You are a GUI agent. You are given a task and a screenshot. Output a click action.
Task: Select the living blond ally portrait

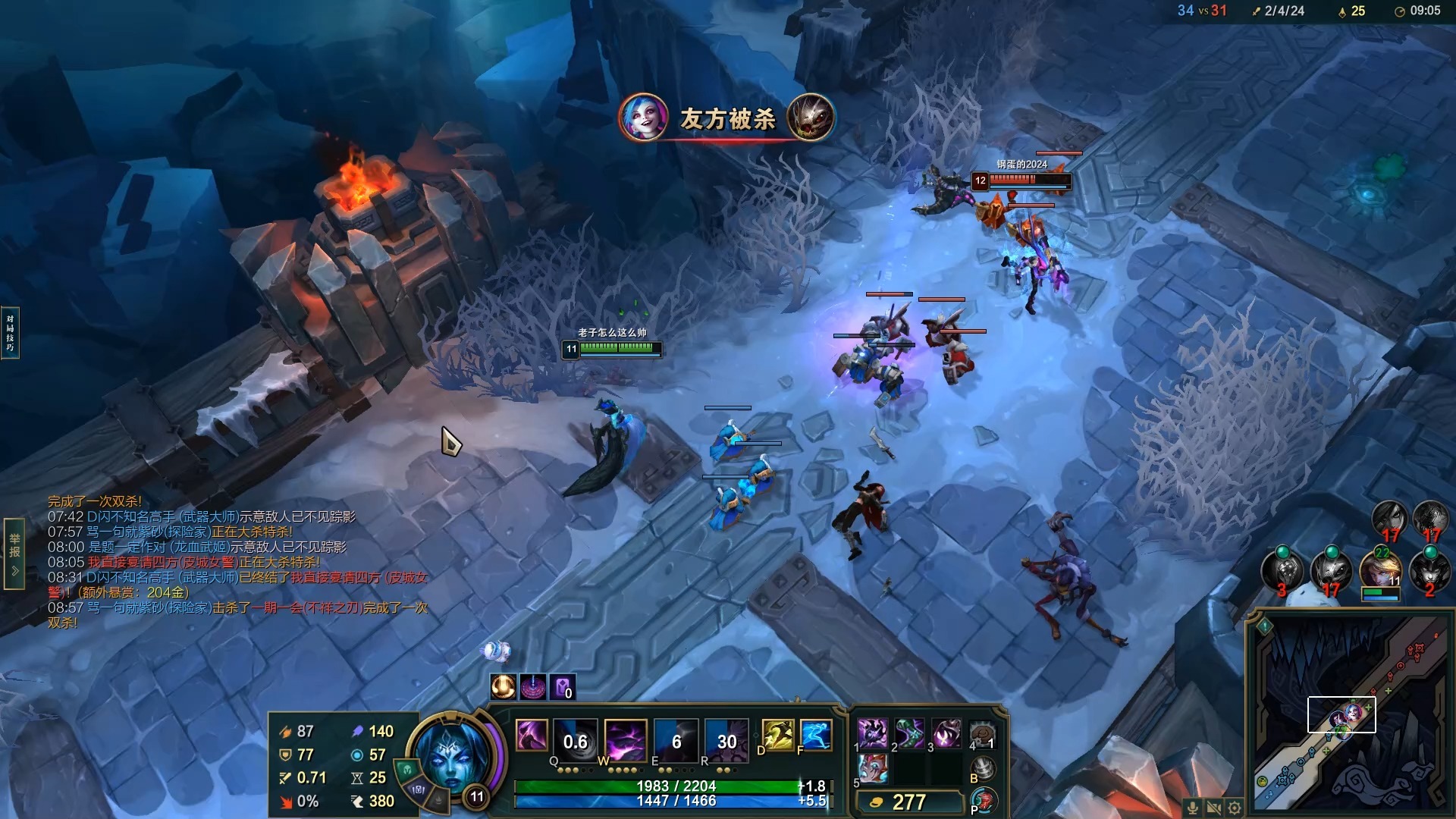(1380, 571)
